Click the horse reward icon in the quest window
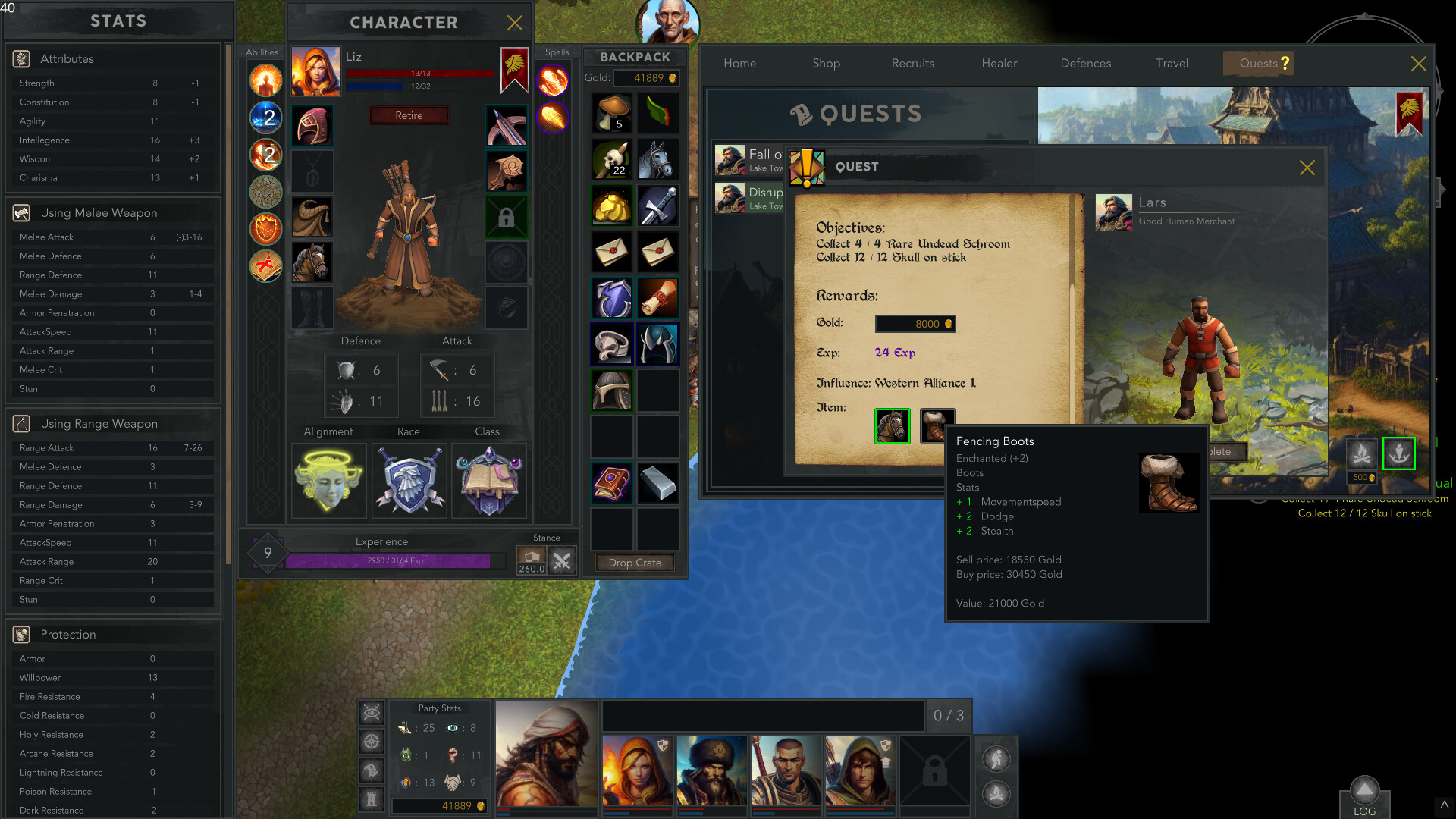Screen dimensions: 1456x819 [x=892, y=426]
